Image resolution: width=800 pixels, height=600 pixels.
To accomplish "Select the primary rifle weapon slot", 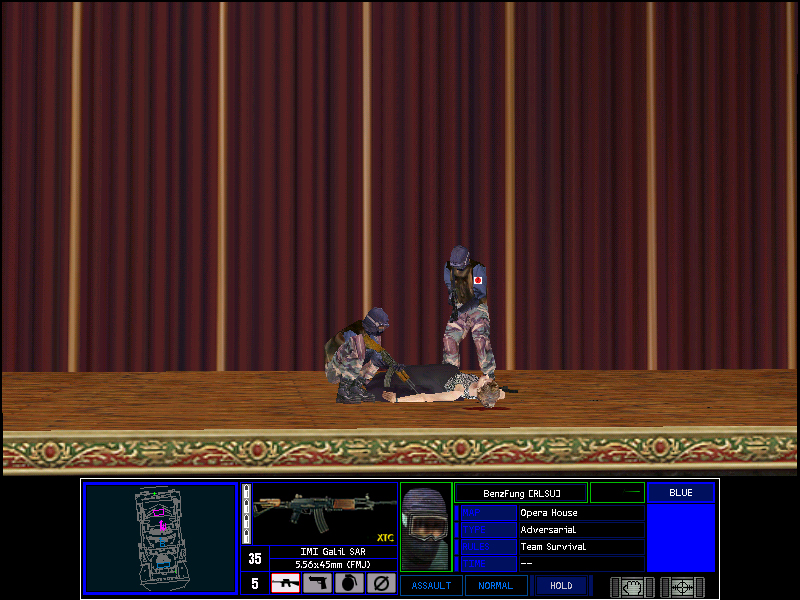I will point(286,583).
